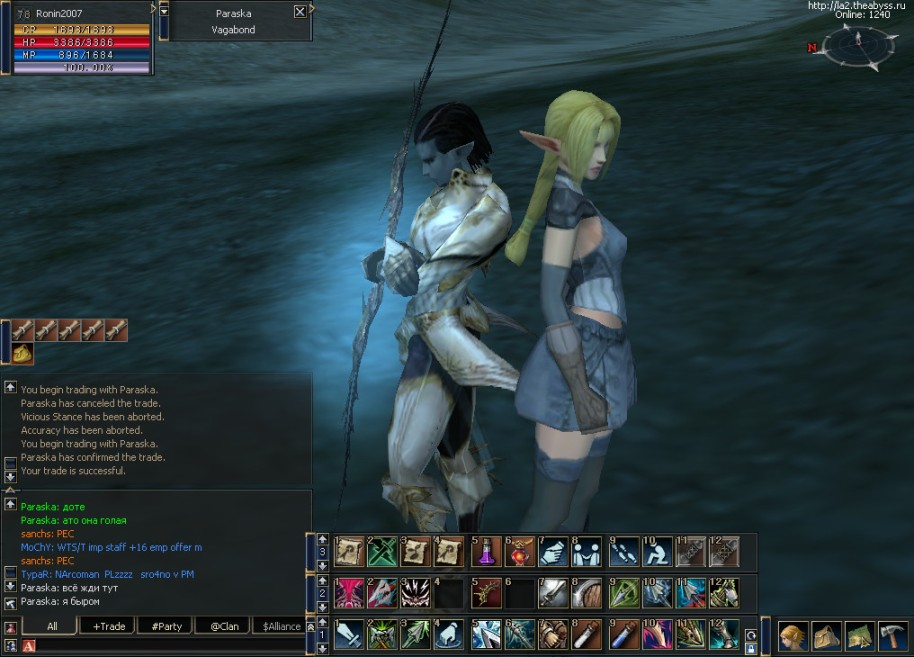This screenshot has height=657, width=914.
Task: Open the character status elf-head icon
Action: [x=794, y=635]
